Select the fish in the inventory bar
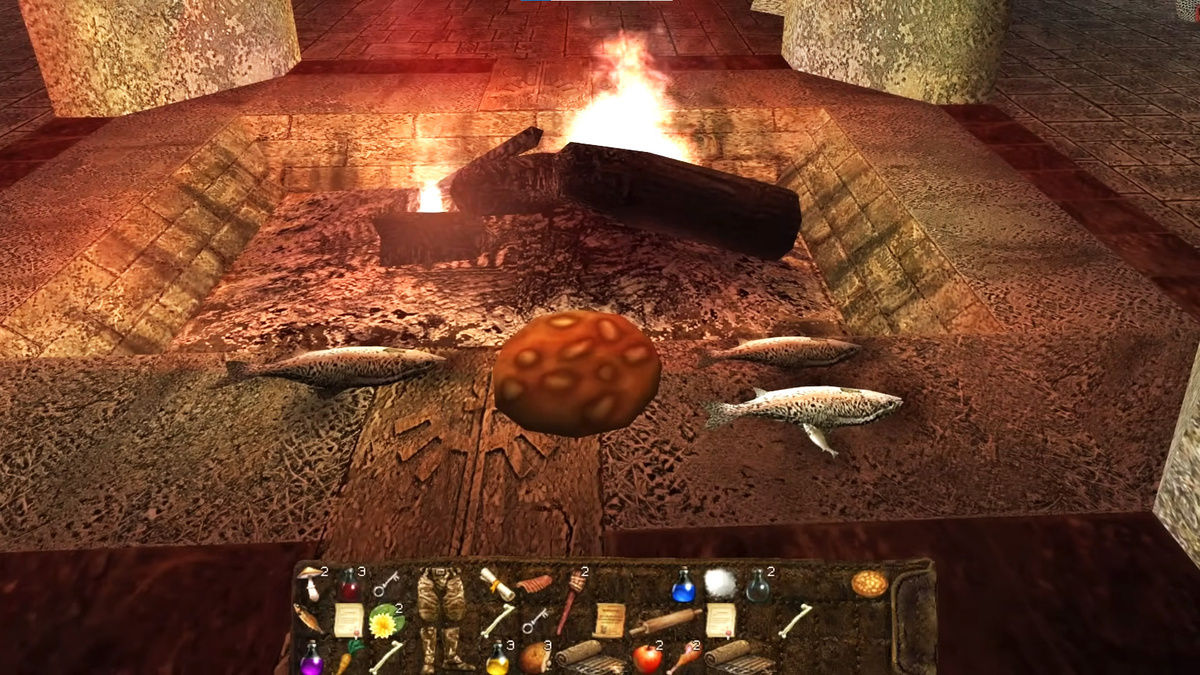1200x675 pixels. [309, 619]
